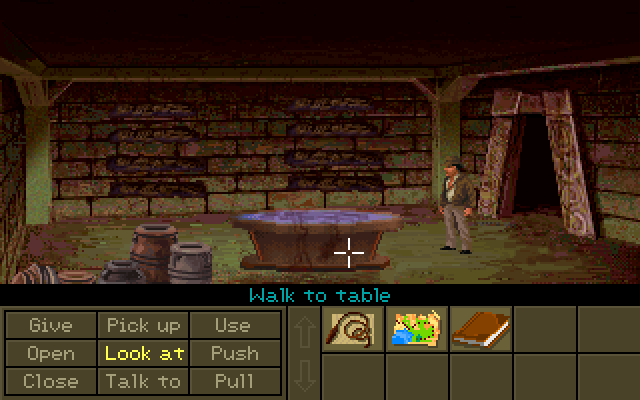Activate the Use verb

point(233,325)
